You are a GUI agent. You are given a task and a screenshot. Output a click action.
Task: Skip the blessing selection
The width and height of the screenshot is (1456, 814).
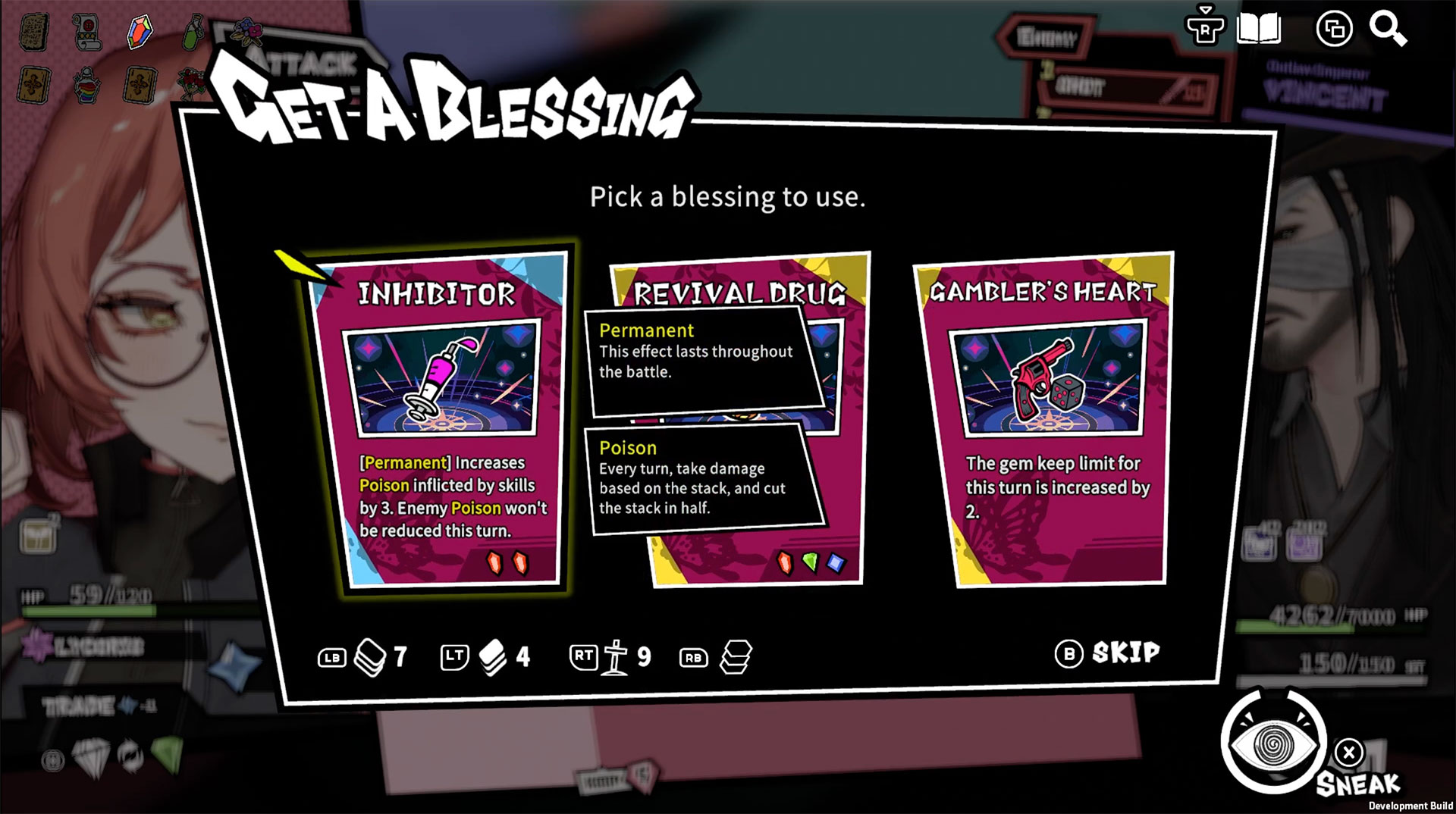click(1108, 653)
